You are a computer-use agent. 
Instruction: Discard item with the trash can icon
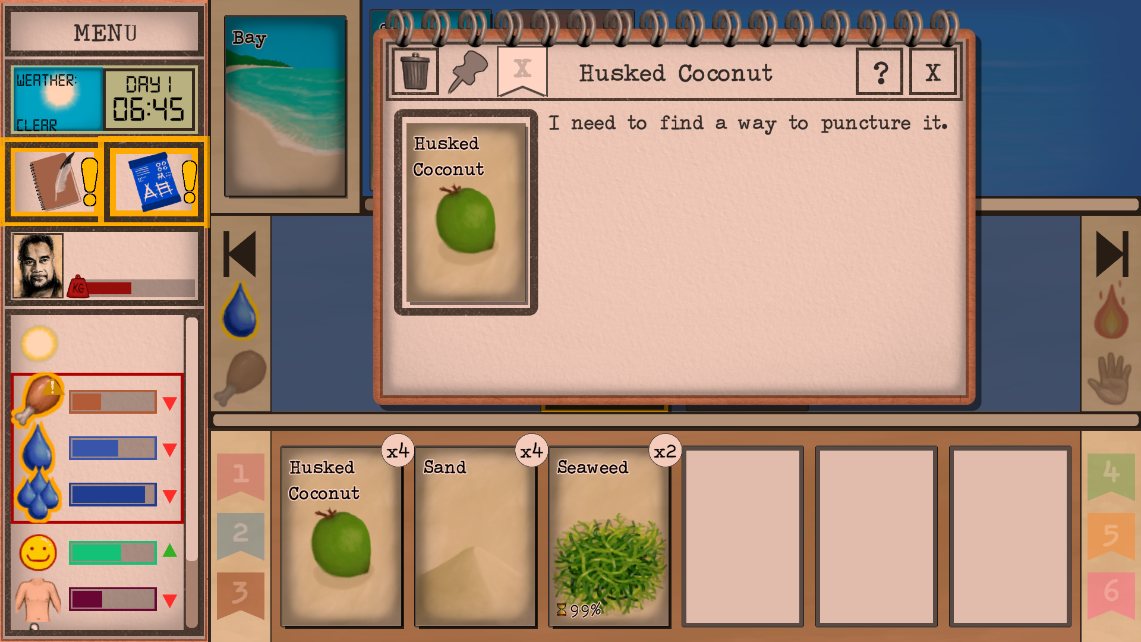pyautogui.click(x=414, y=71)
